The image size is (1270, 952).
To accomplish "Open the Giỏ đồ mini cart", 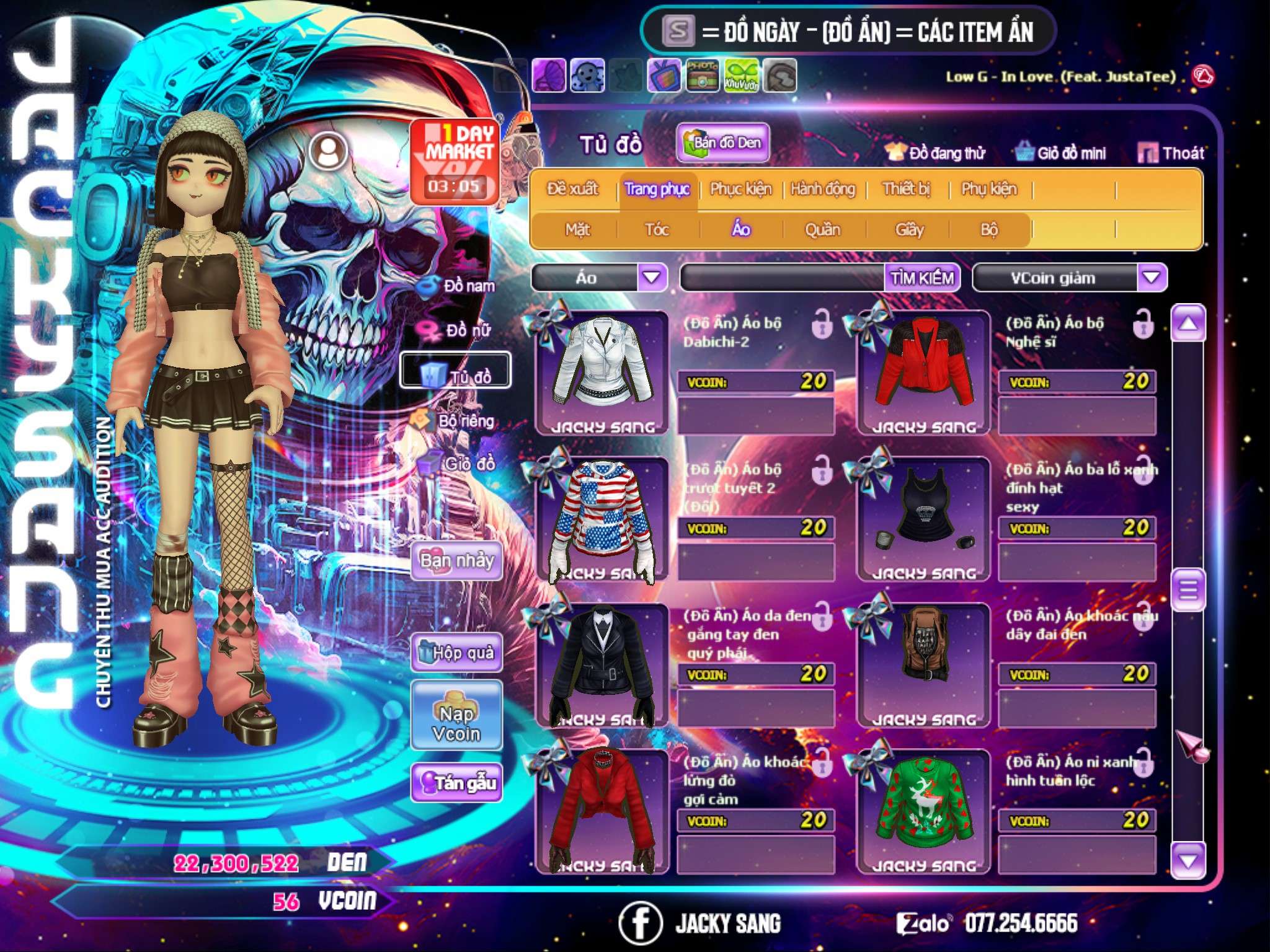I will pos(1060,153).
